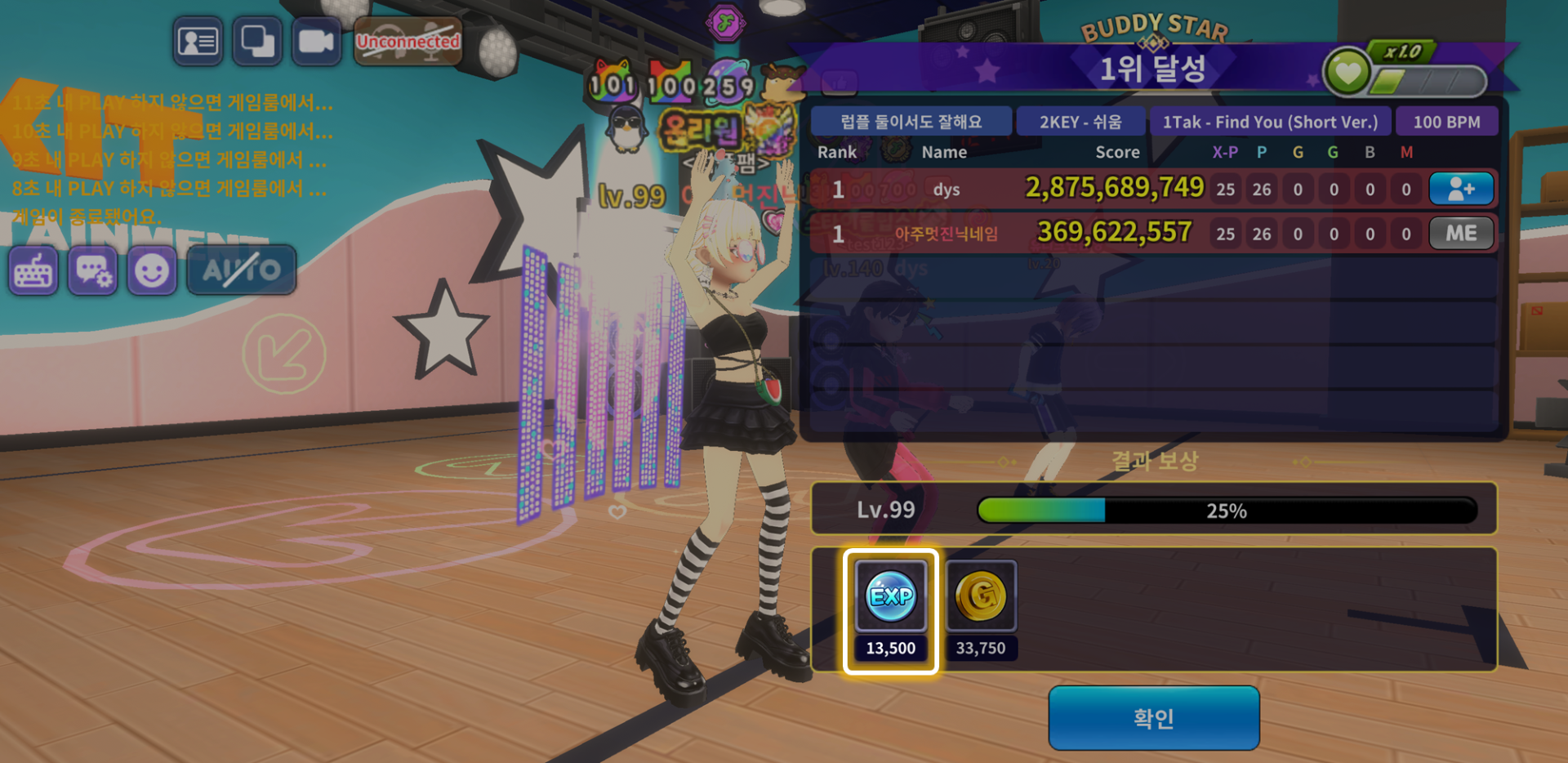Viewport: 1568px width, 763px height.
Task: Add dys as a friend
Action: pos(1461,189)
